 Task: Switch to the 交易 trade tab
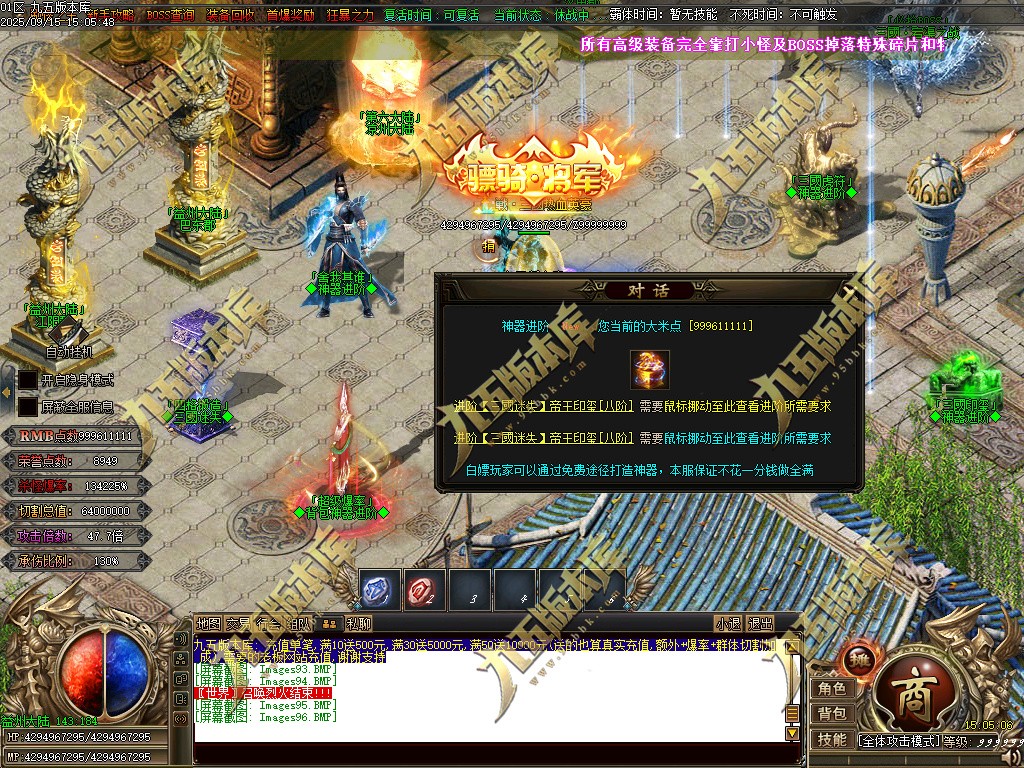[x=238, y=623]
